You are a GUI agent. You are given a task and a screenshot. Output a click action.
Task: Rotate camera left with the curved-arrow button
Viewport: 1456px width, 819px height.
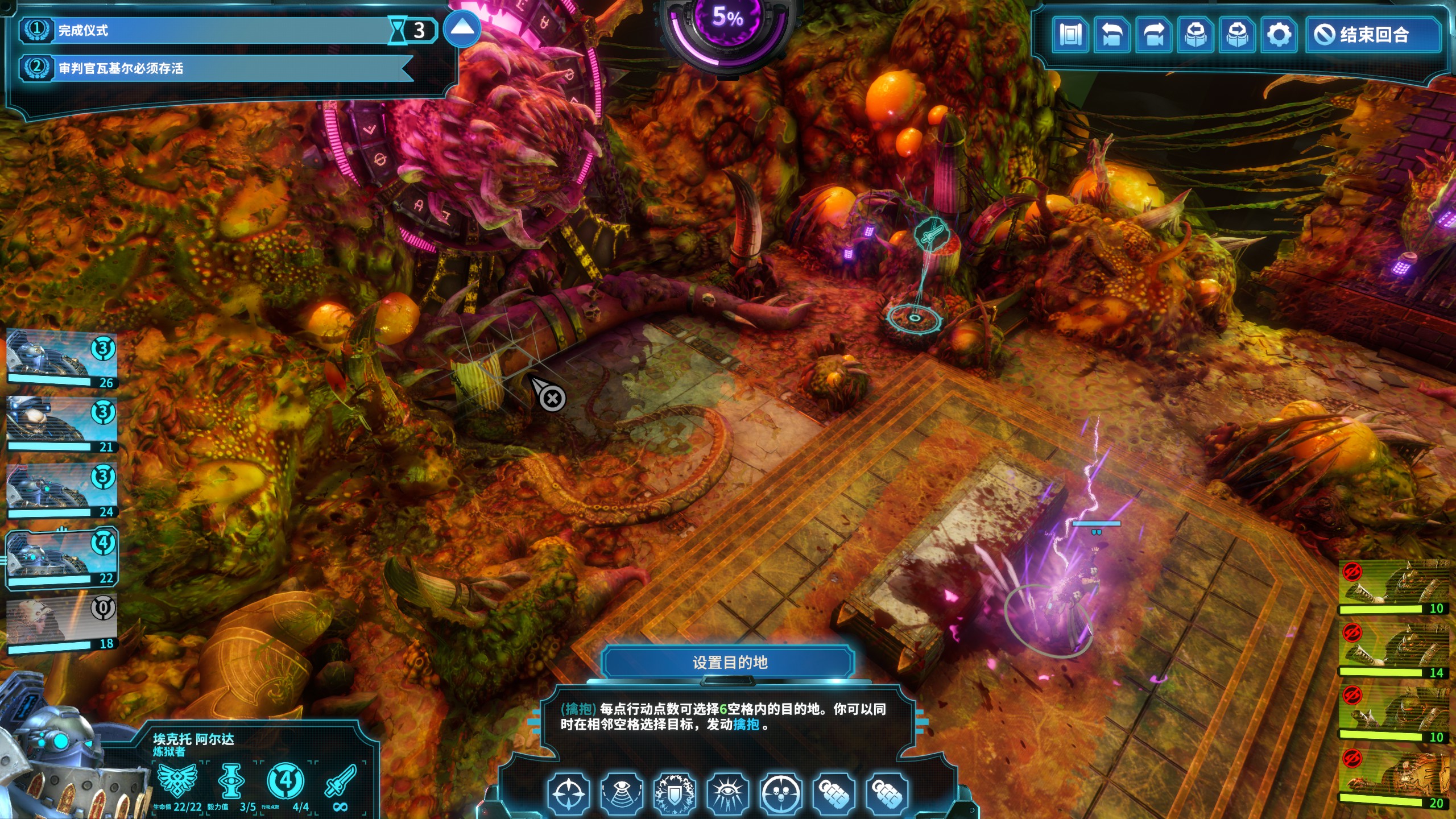click(1112, 35)
